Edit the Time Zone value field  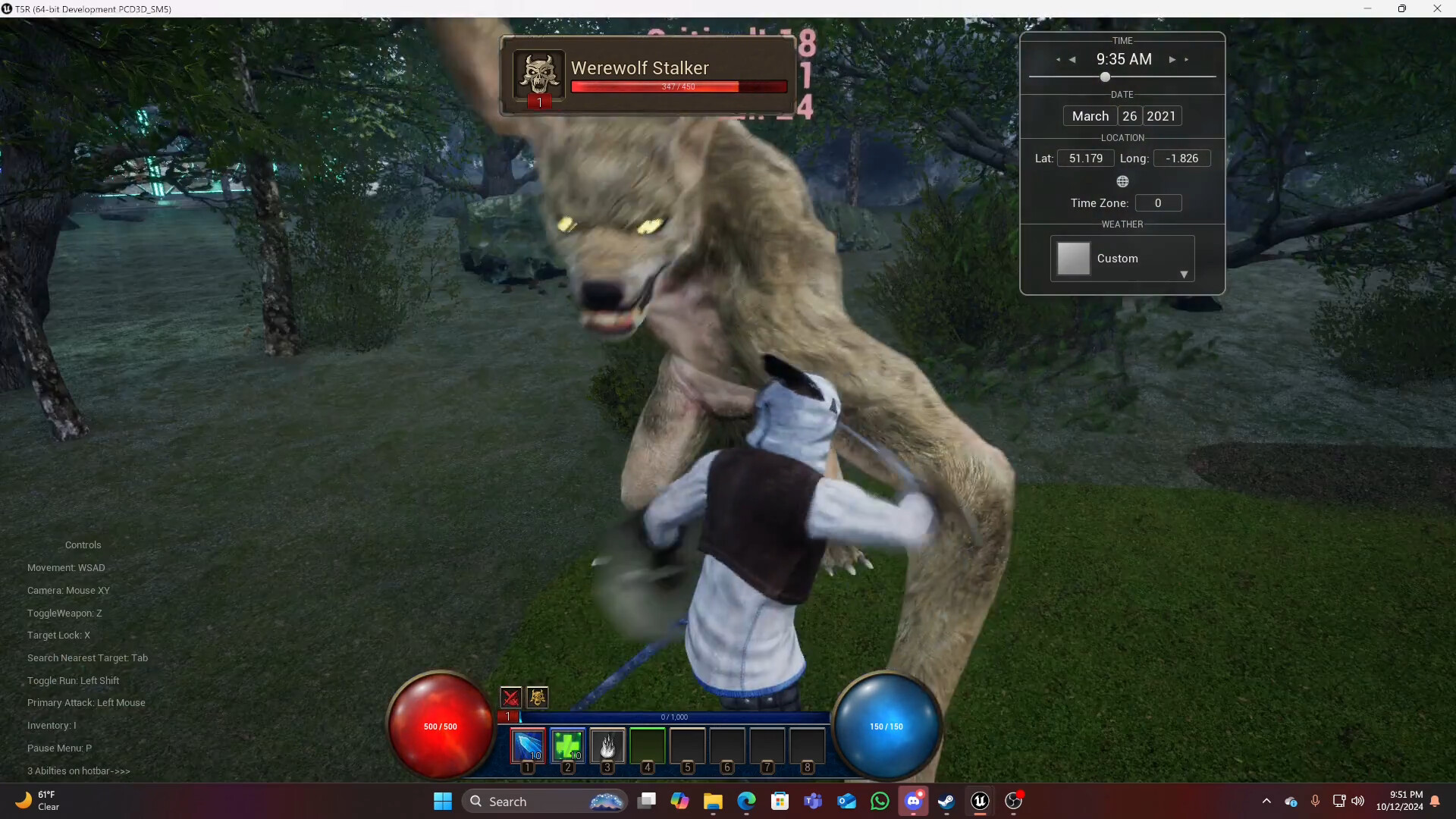tap(1157, 202)
